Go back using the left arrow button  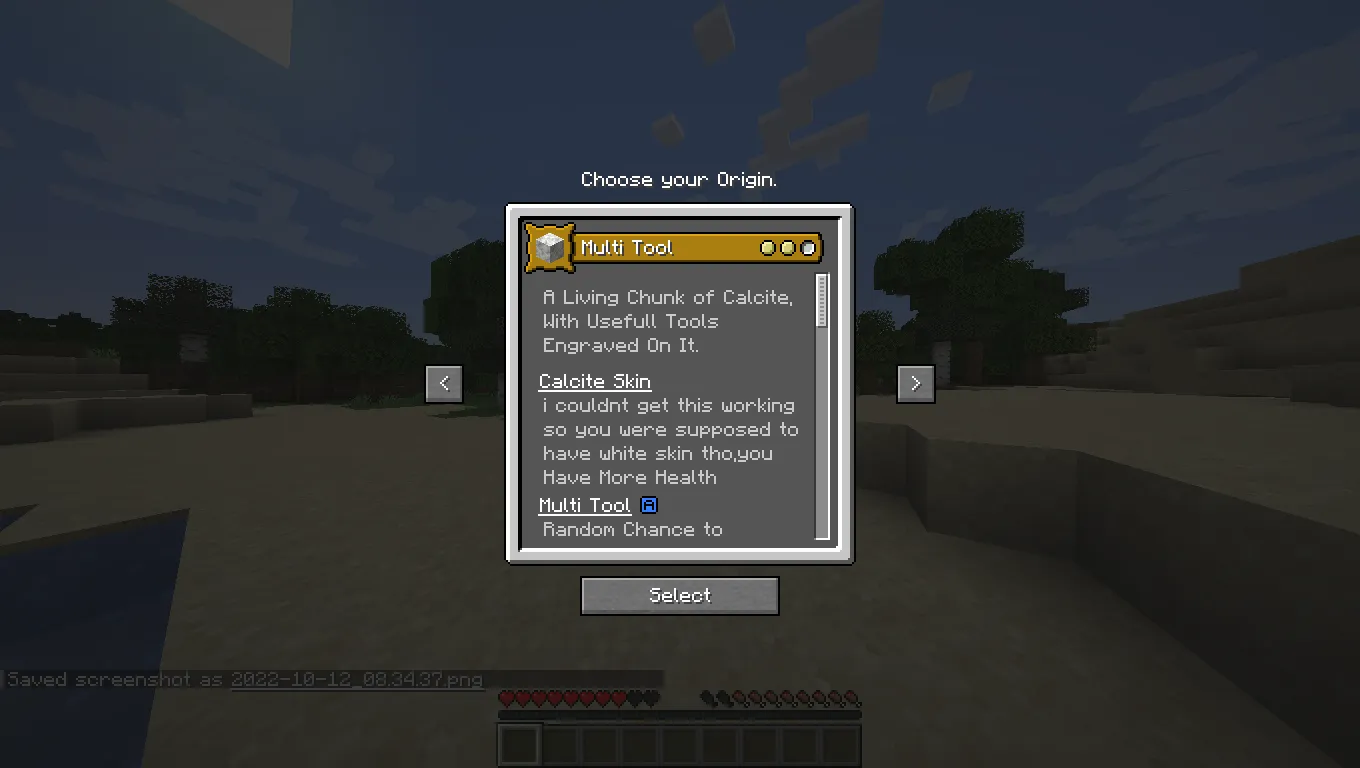[x=444, y=383]
